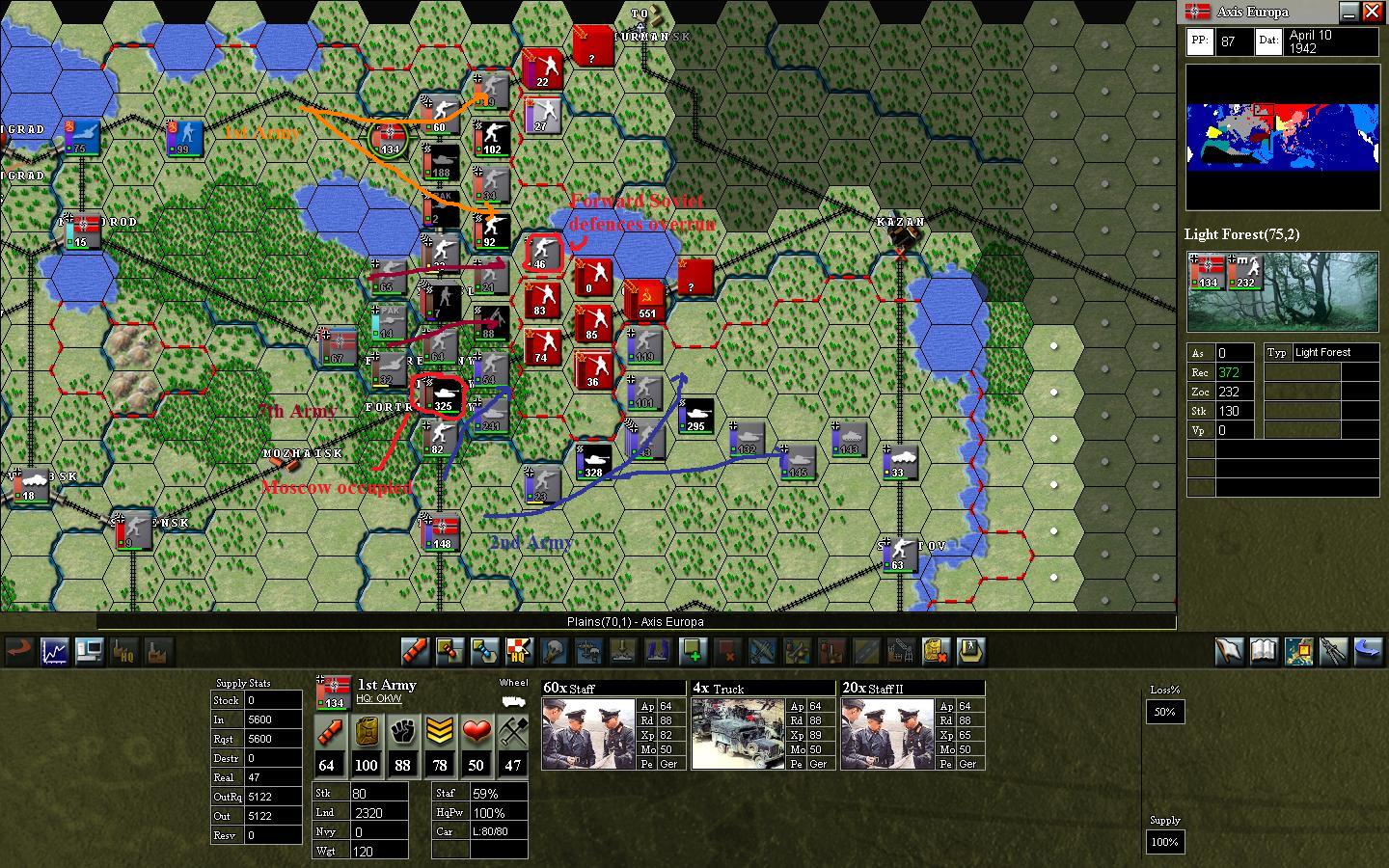Undo the last move with the red arrow icon
This screenshot has height=868, width=1389.
point(18,652)
